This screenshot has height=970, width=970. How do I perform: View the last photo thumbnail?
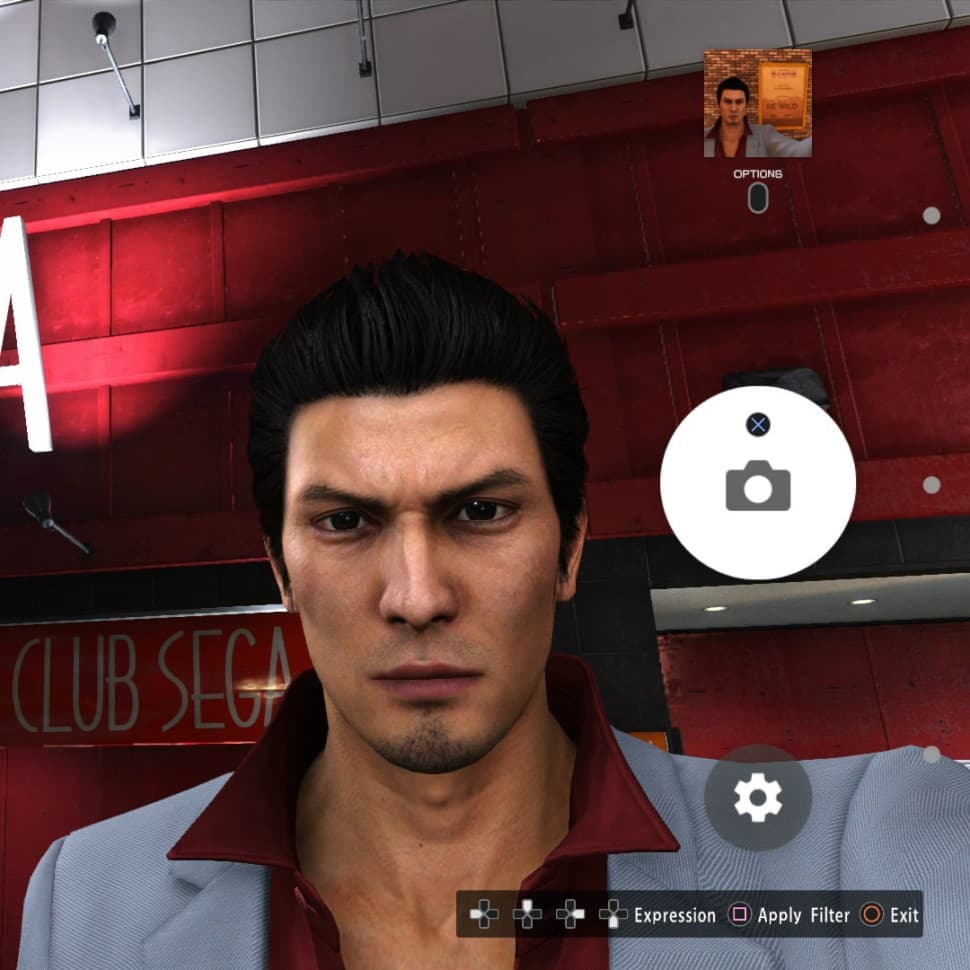tap(757, 103)
